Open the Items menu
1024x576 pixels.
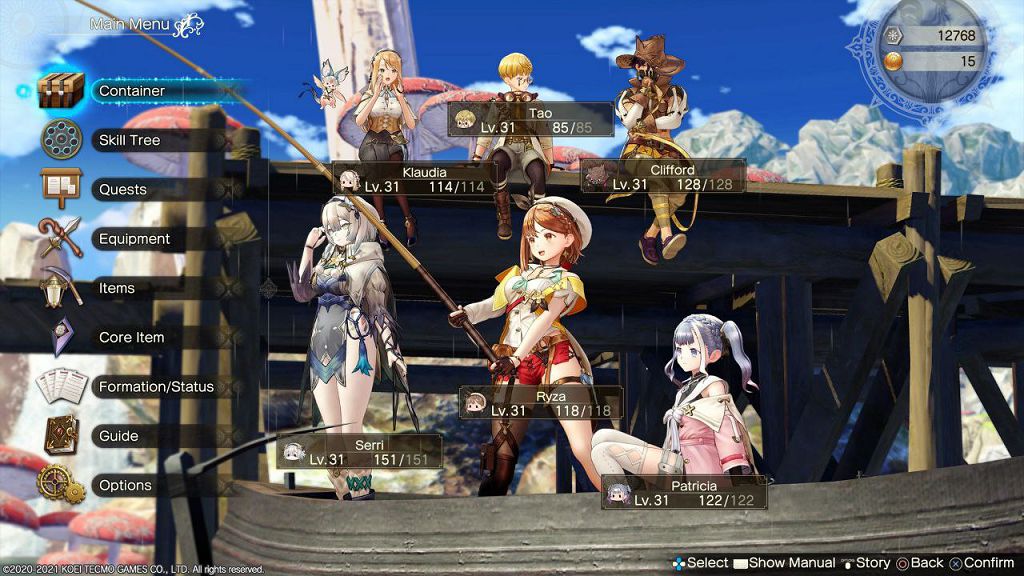[117, 288]
